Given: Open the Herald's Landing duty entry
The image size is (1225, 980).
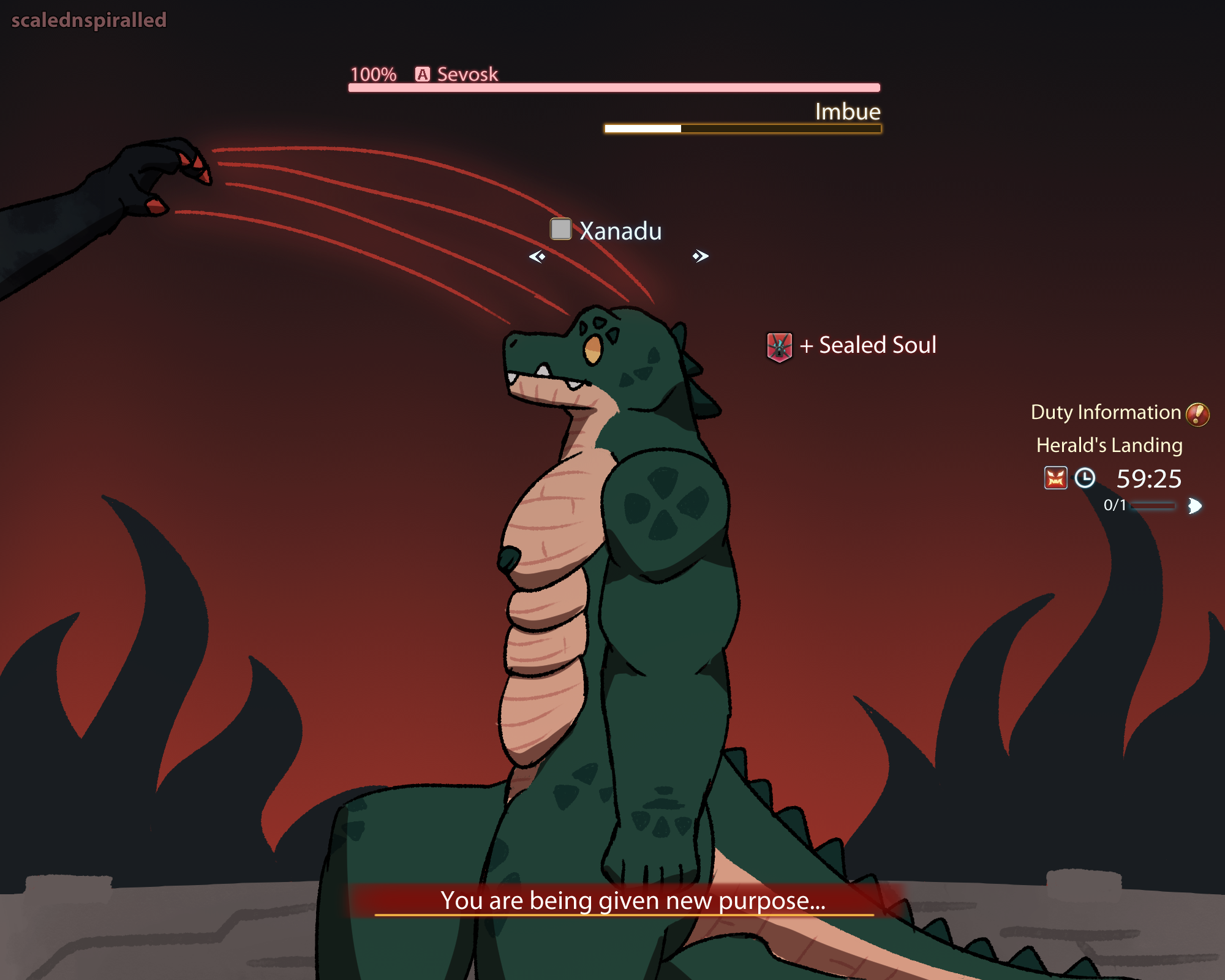Looking at the screenshot, I should (x=1109, y=445).
